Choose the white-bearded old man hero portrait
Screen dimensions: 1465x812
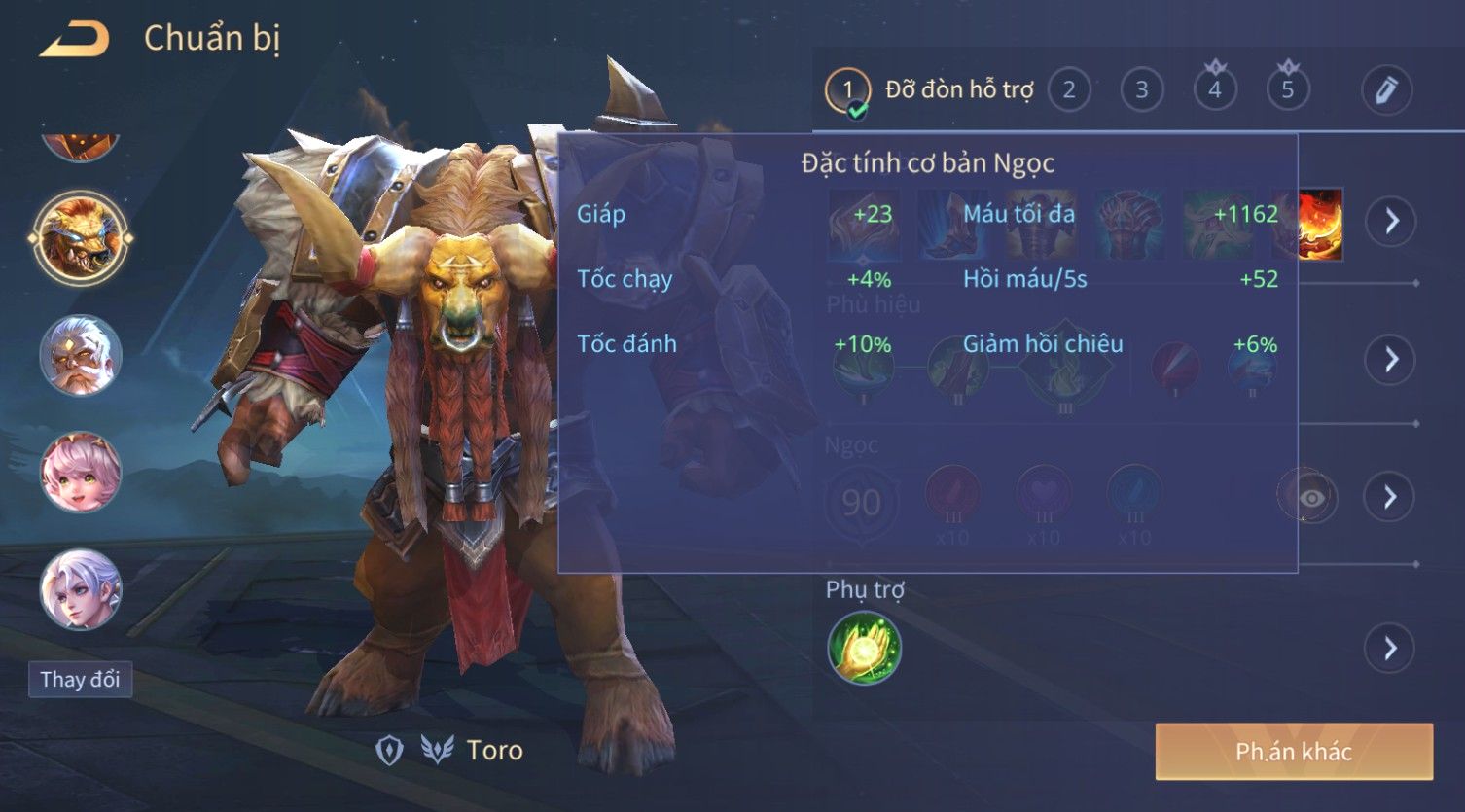pyautogui.click(x=81, y=355)
